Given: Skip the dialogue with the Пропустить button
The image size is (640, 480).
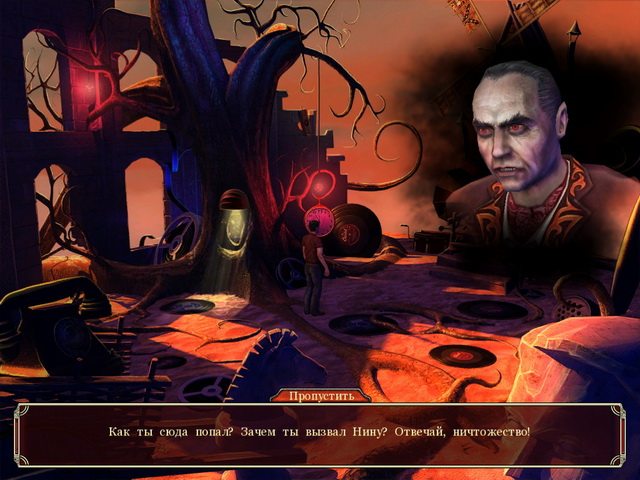Looking at the screenshot, I should (319, 396).
